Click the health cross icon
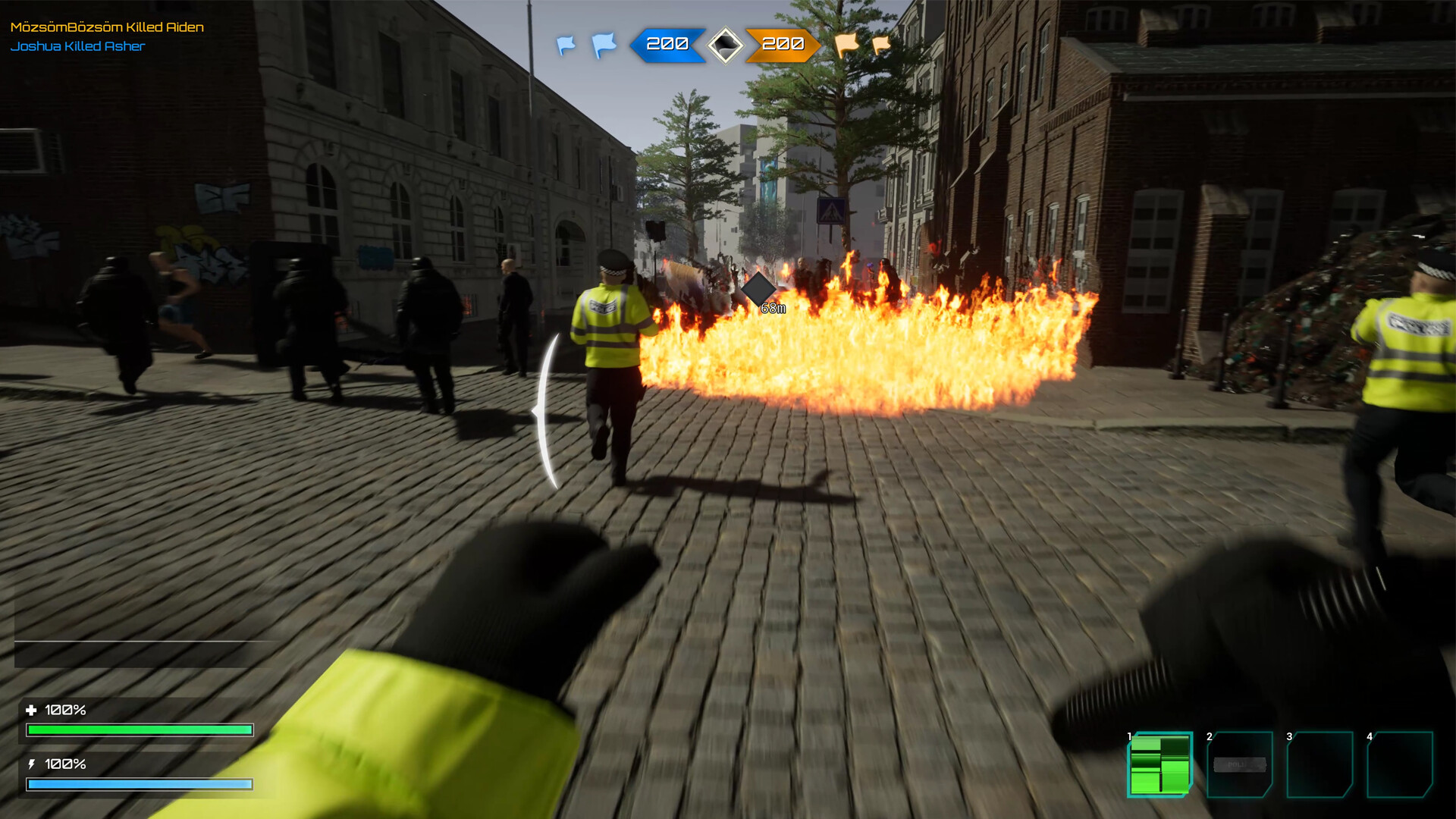Viewport: 1456px width, 819px height. pos(33,711)
